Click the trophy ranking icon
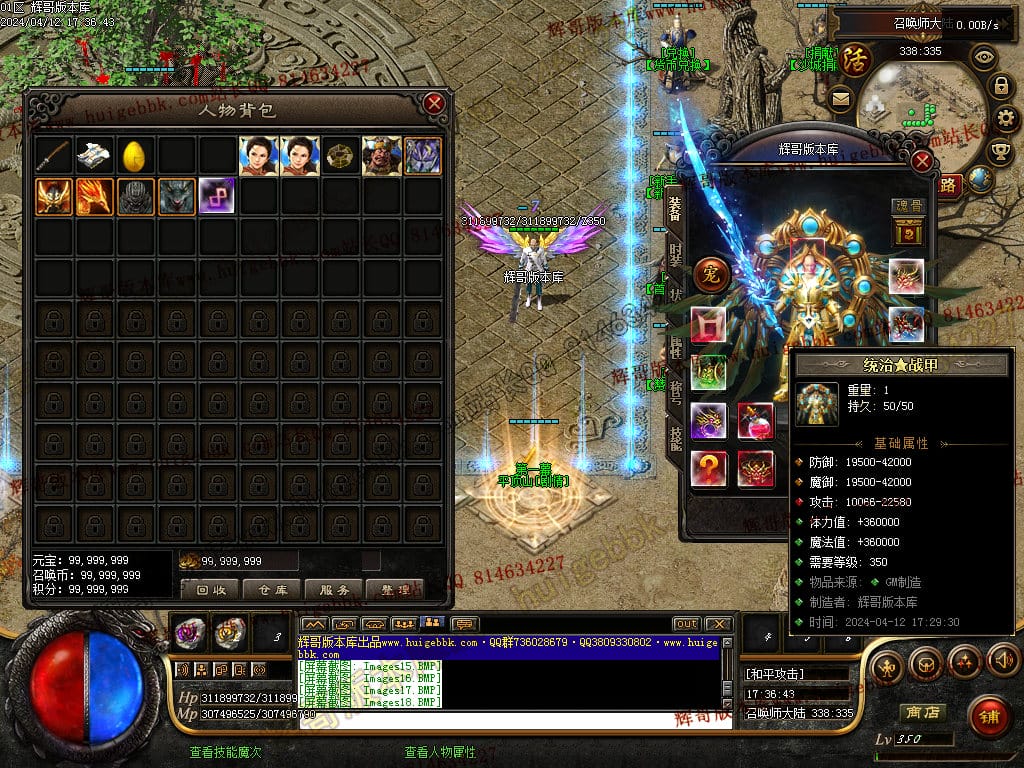1024x768 pixels. (1000, 152)
